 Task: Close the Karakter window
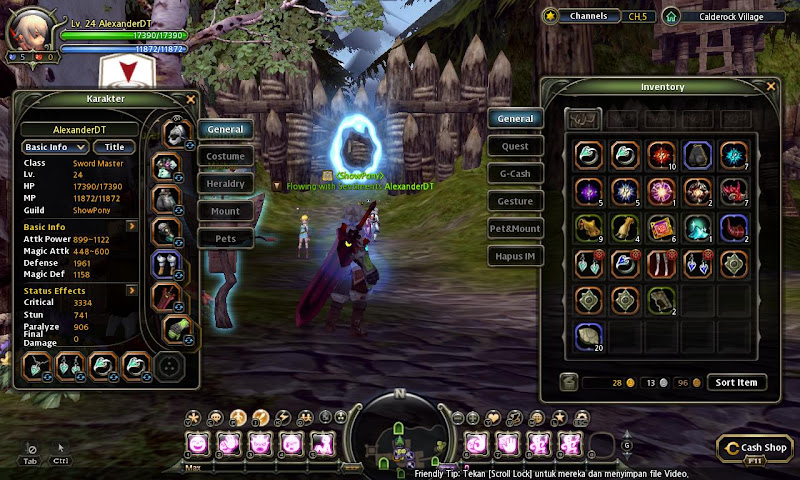click(x=190, y=100)
